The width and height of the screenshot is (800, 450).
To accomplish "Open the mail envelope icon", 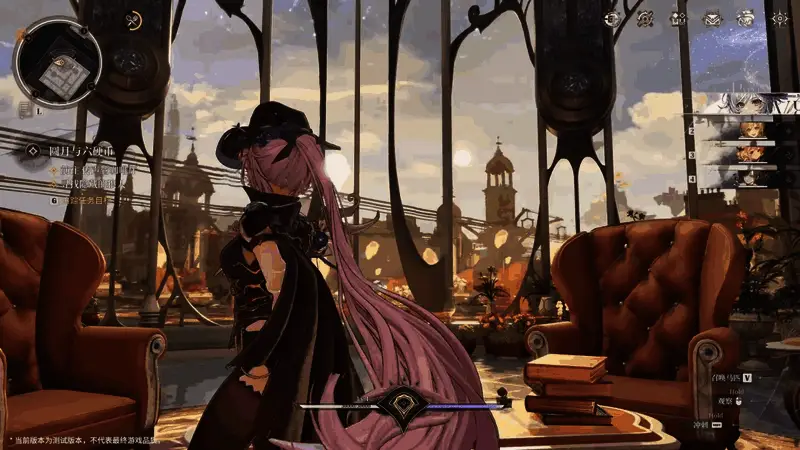I will (x=712, y=18).
